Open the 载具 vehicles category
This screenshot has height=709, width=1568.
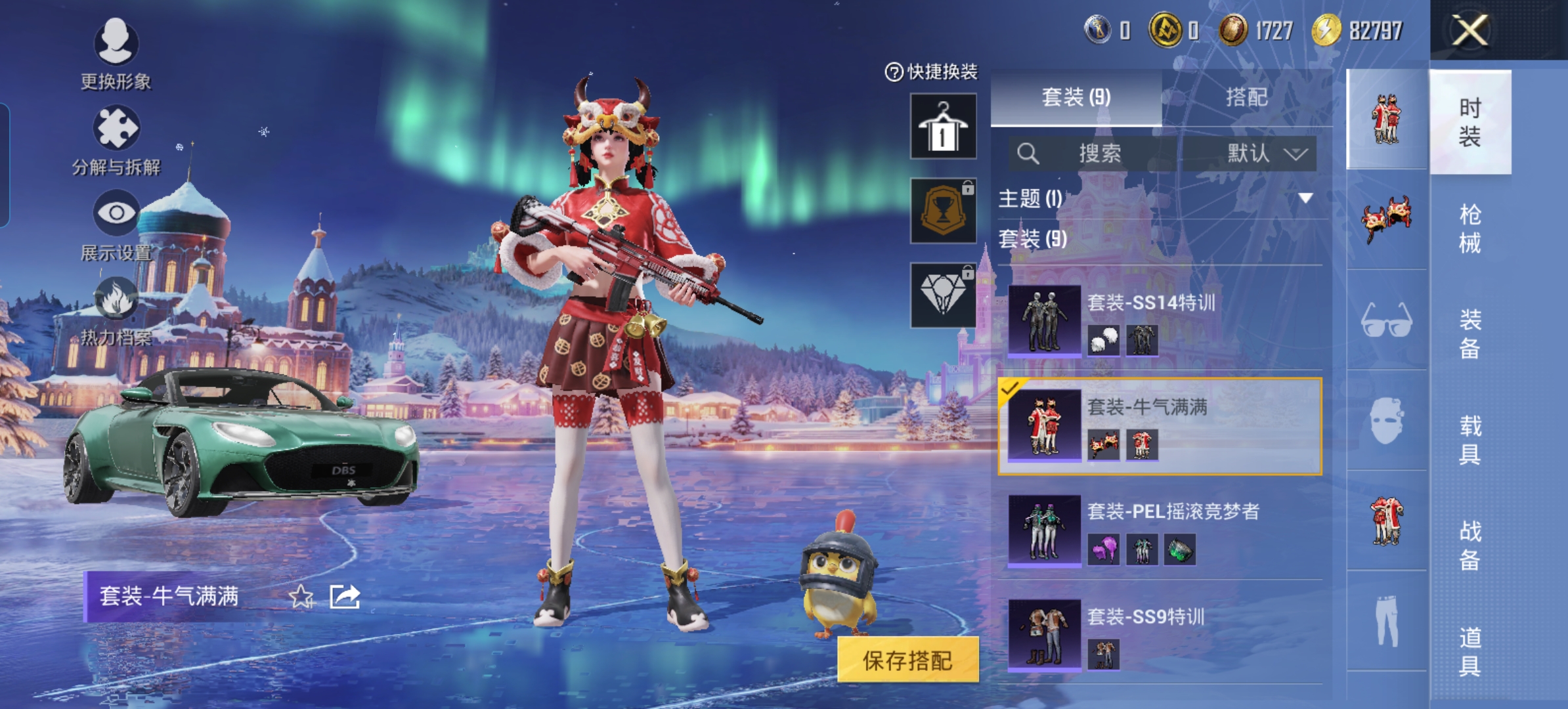[1470, 440]
